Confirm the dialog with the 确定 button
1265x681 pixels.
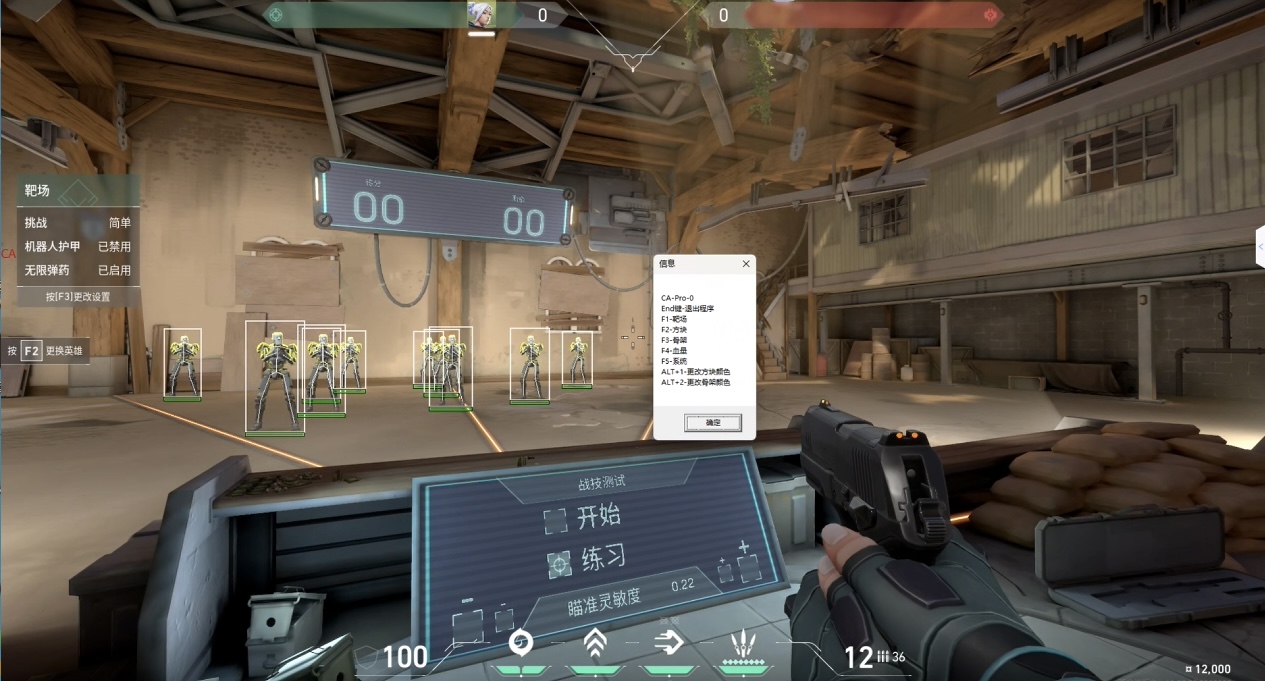pyautogui.click(x=712, y=423)
